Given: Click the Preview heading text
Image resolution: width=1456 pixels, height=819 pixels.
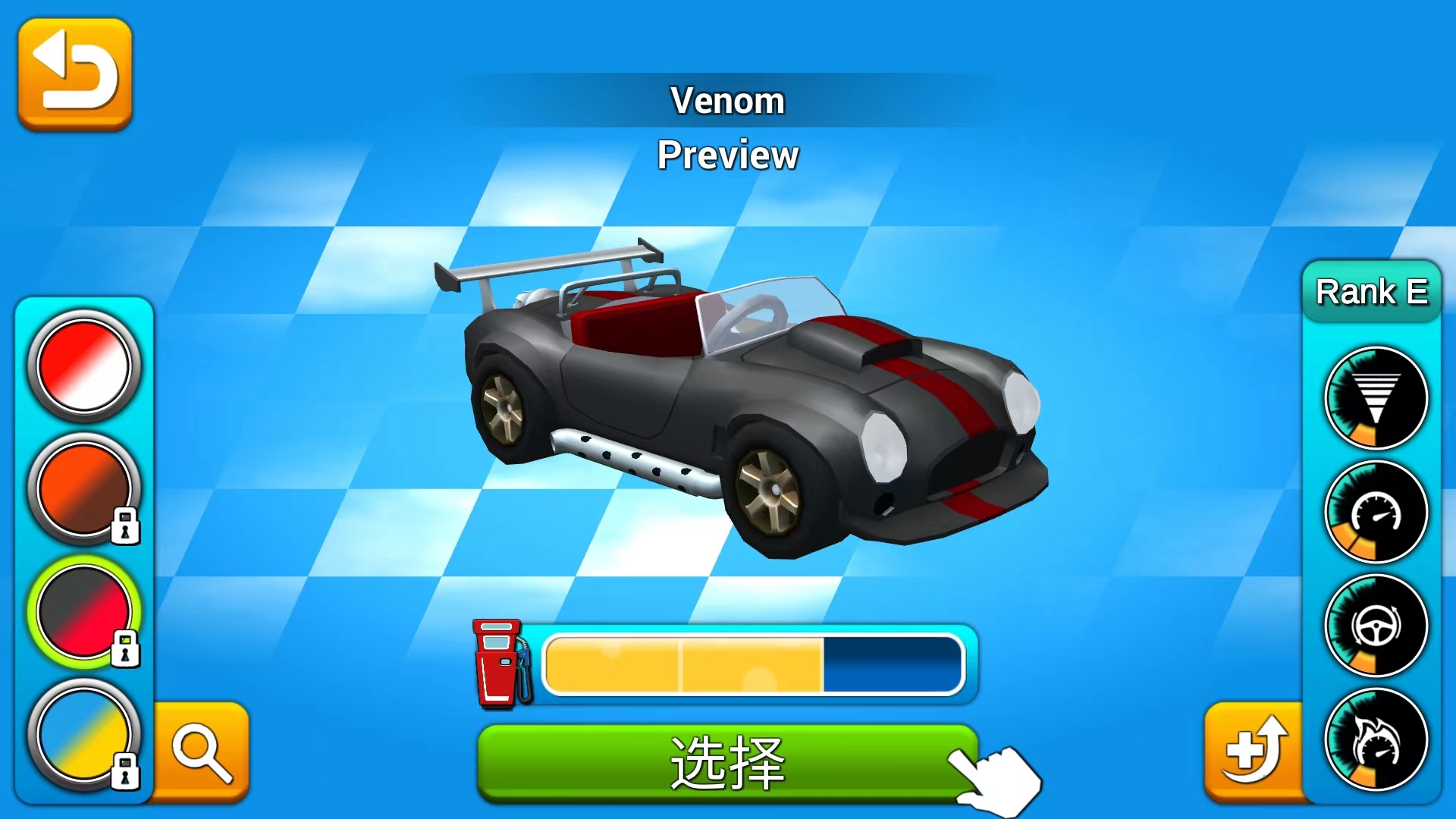Looking at the screenshot, I should pos(727,155).
